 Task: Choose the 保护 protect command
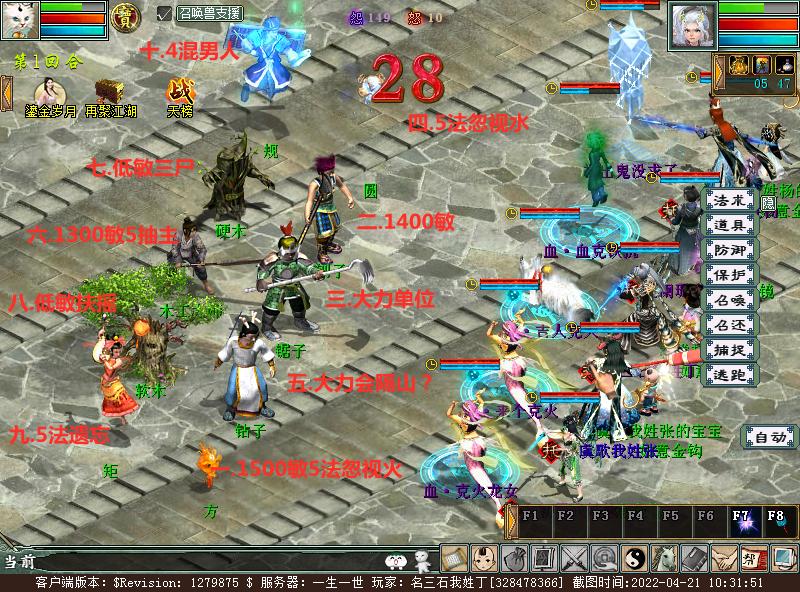pyautogui.click(x=730, y=275)
